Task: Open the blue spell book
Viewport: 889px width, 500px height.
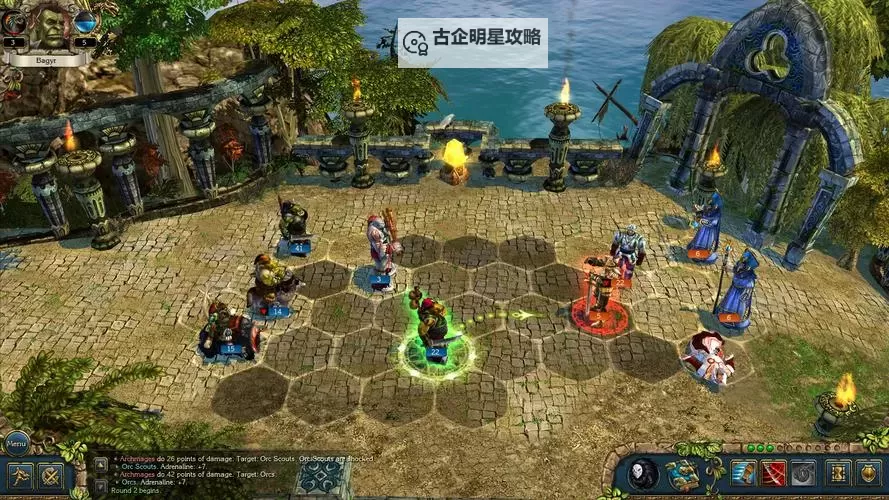Action: coord(683,473)
